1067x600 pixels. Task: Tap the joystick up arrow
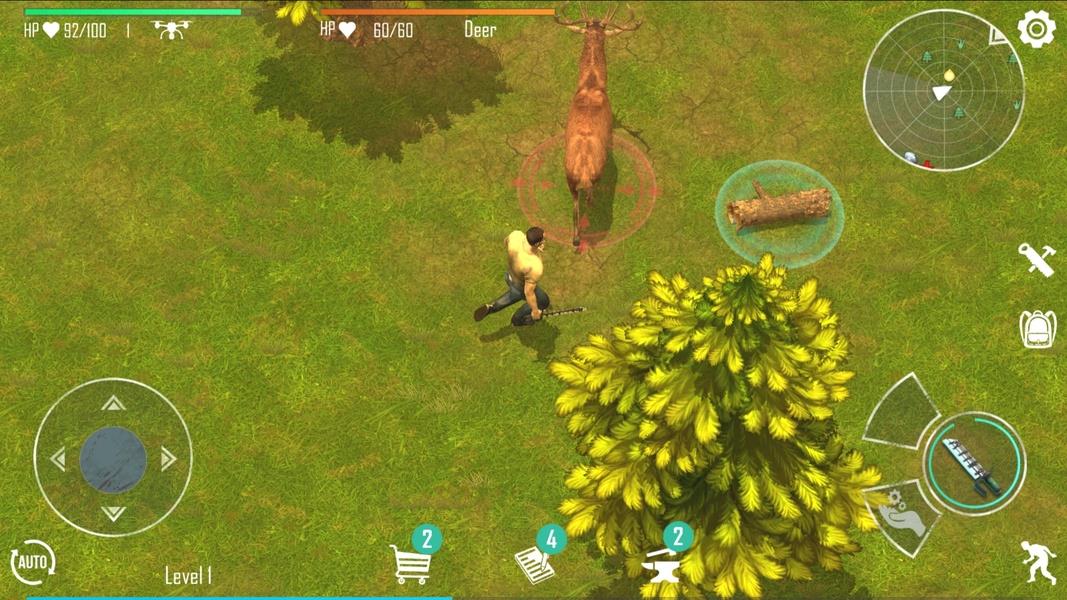pos(114,404)
